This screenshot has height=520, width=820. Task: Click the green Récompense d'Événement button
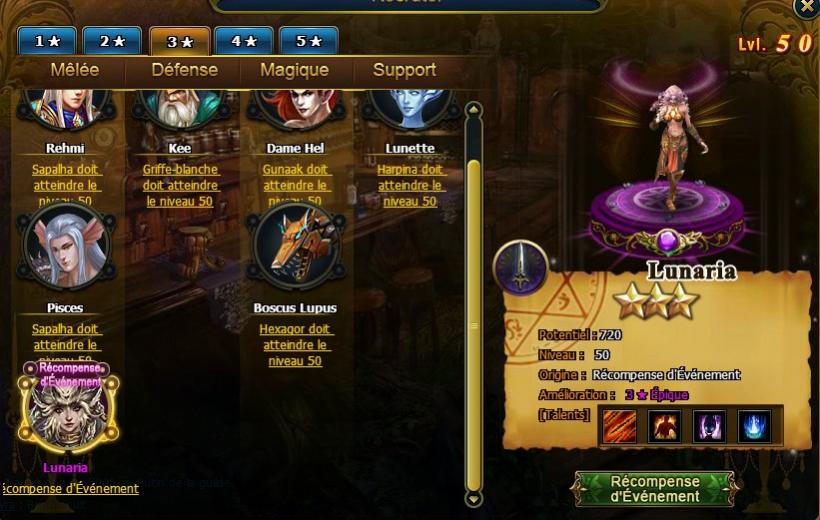(655, 489)
